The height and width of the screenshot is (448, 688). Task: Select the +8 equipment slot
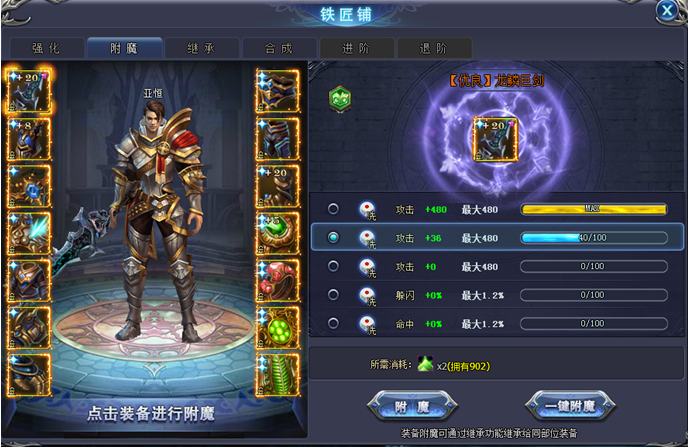(28, 139)
